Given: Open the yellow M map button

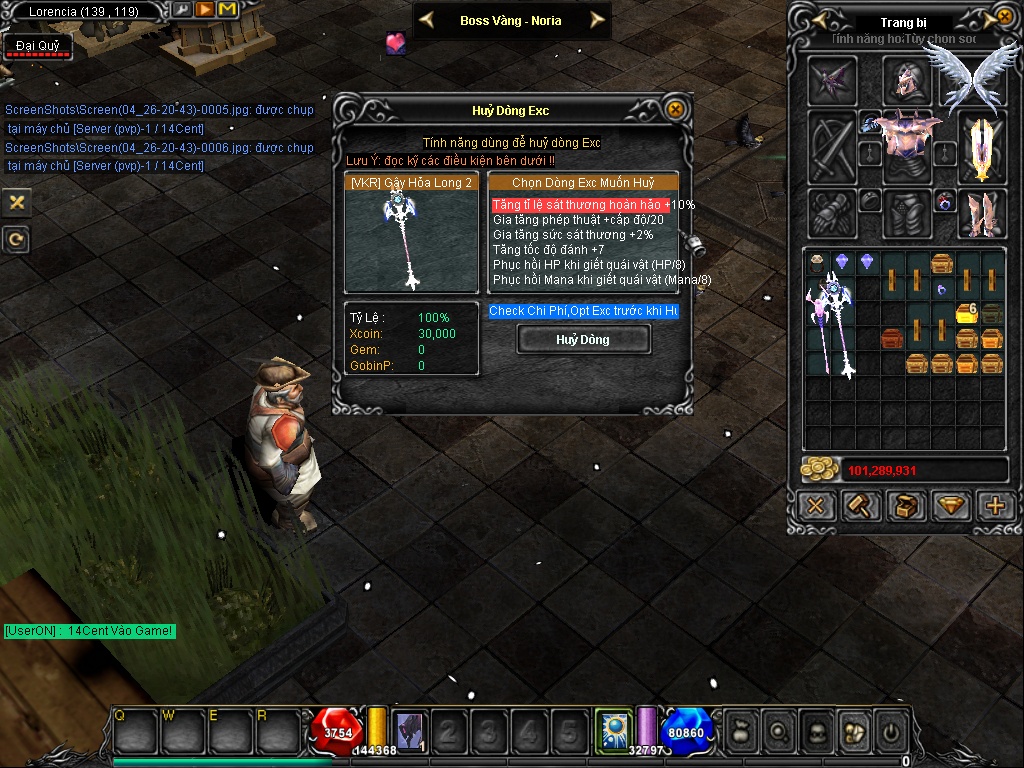Looking at the screenshot, I should click(x=227, y=10).
